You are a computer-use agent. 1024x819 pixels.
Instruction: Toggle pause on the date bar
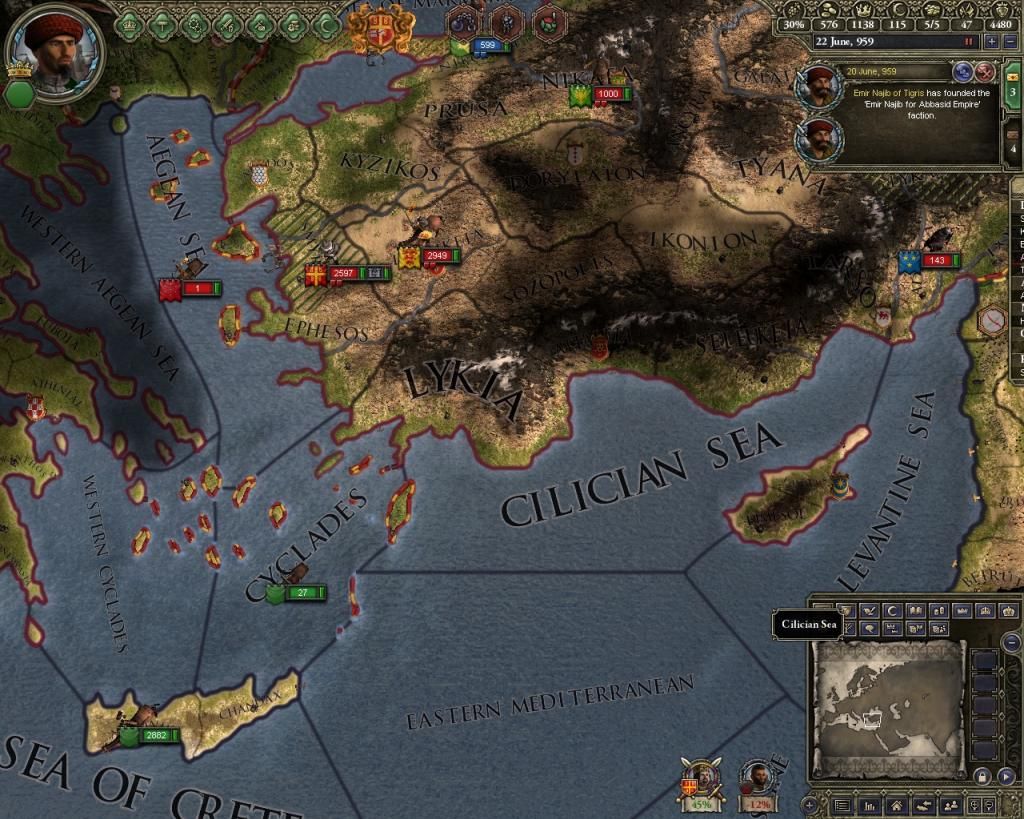click(968, 42)
